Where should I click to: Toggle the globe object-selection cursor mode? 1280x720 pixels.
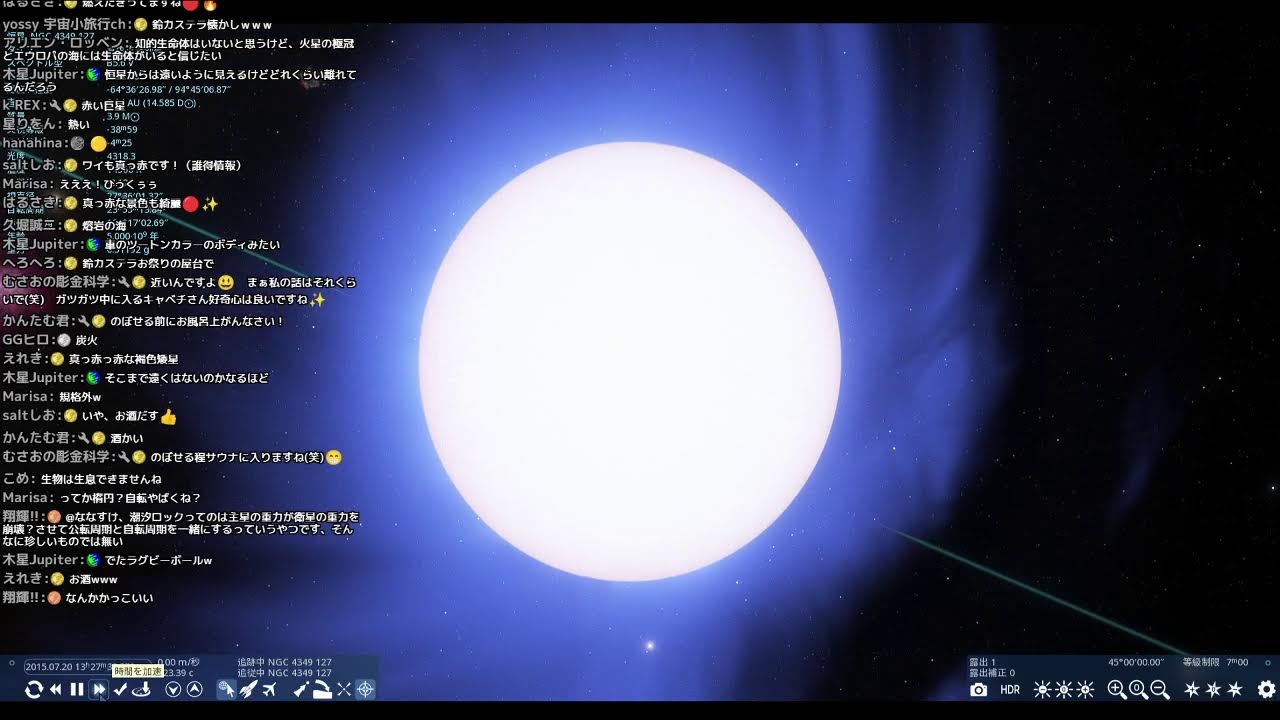(x=229, y=688)
